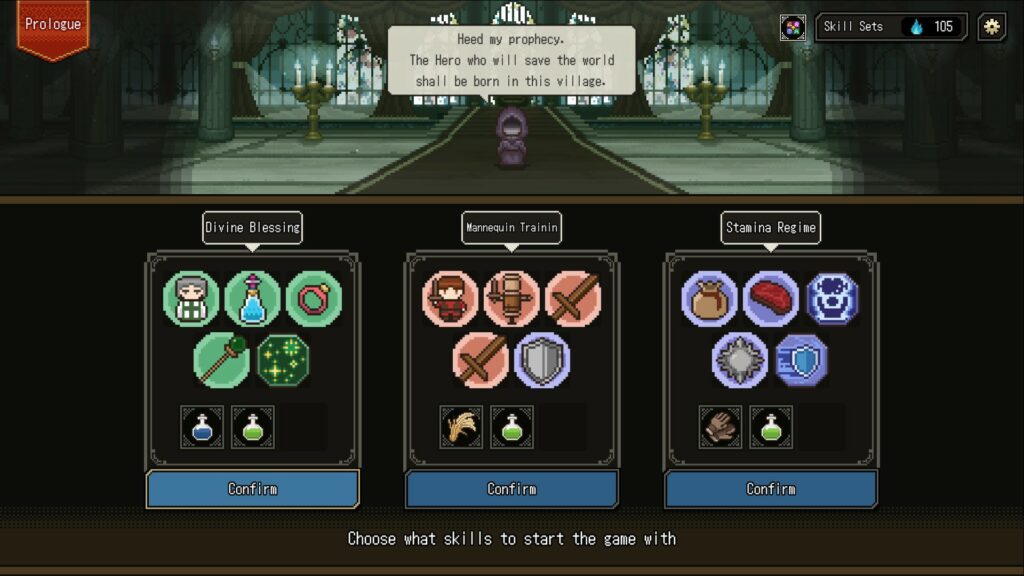Select the brown pouch skill icon
The width and height of the screenshot is (1024, 576).
[710, 299]
